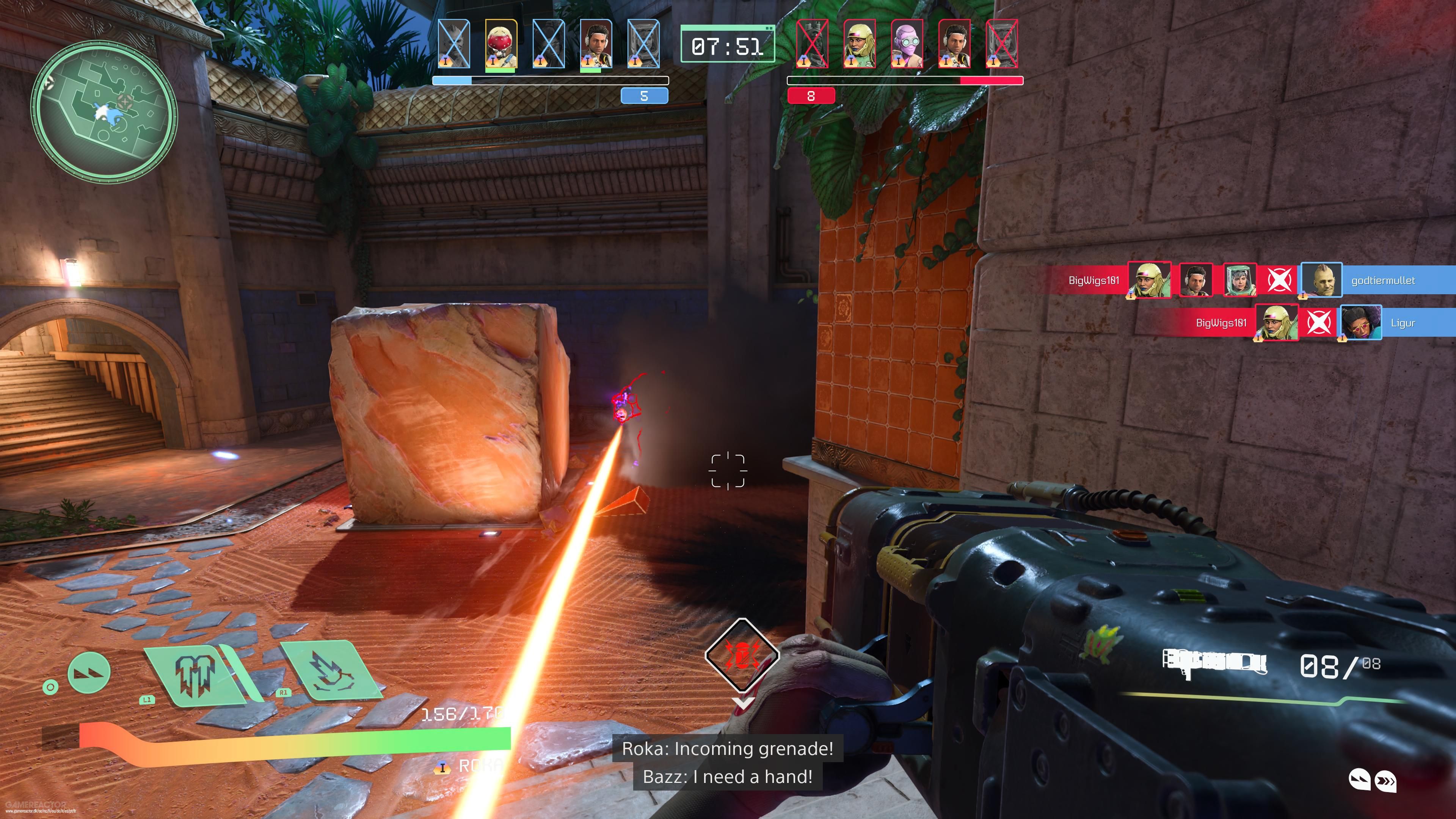Select the red team score tab showing 8

812,97
